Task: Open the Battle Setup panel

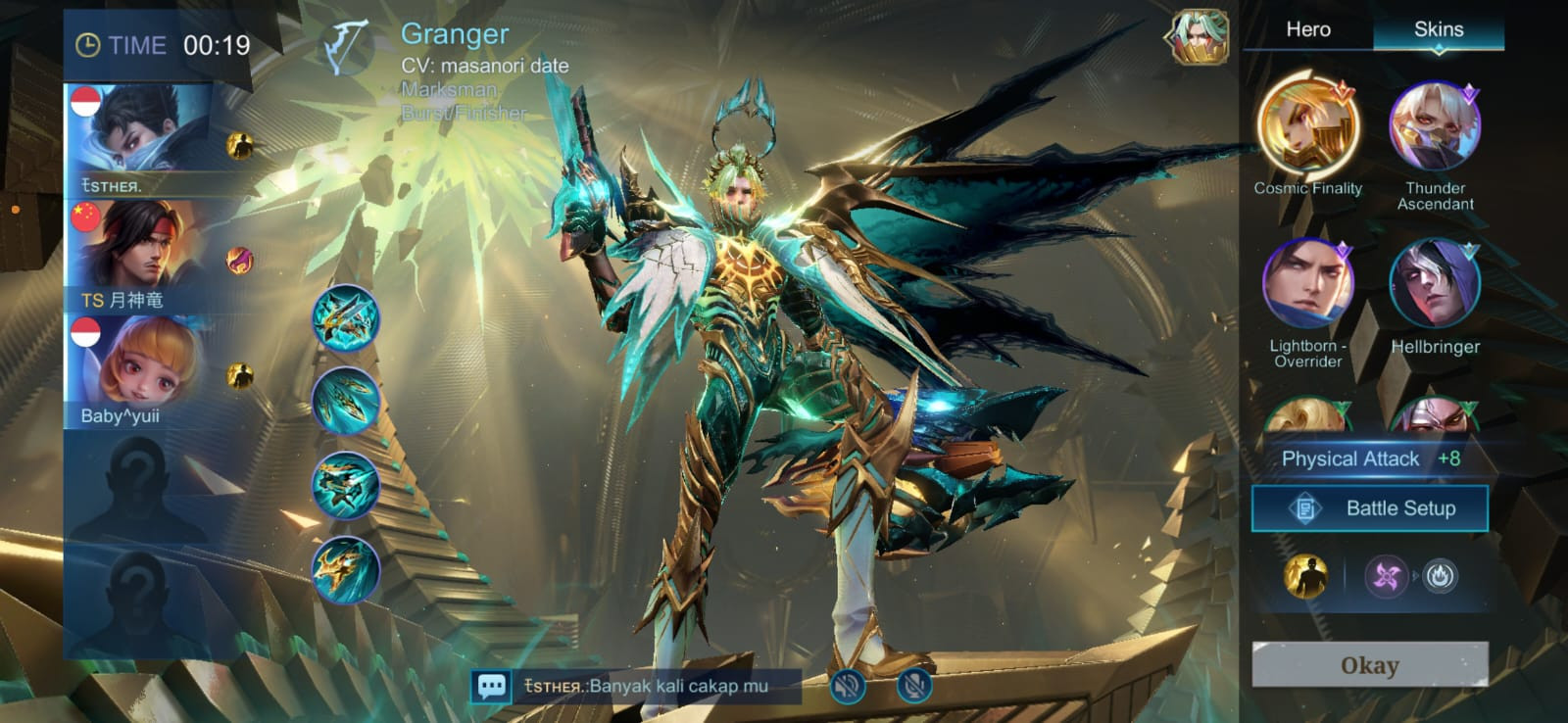Action: (x=1369, y=508)
